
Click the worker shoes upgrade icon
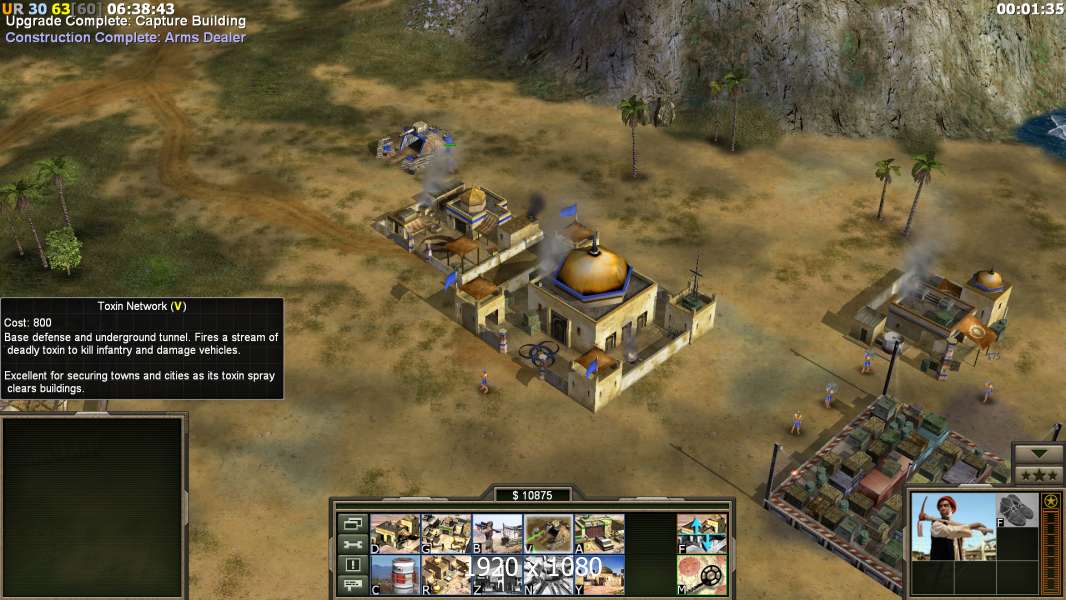point(1018,510)
